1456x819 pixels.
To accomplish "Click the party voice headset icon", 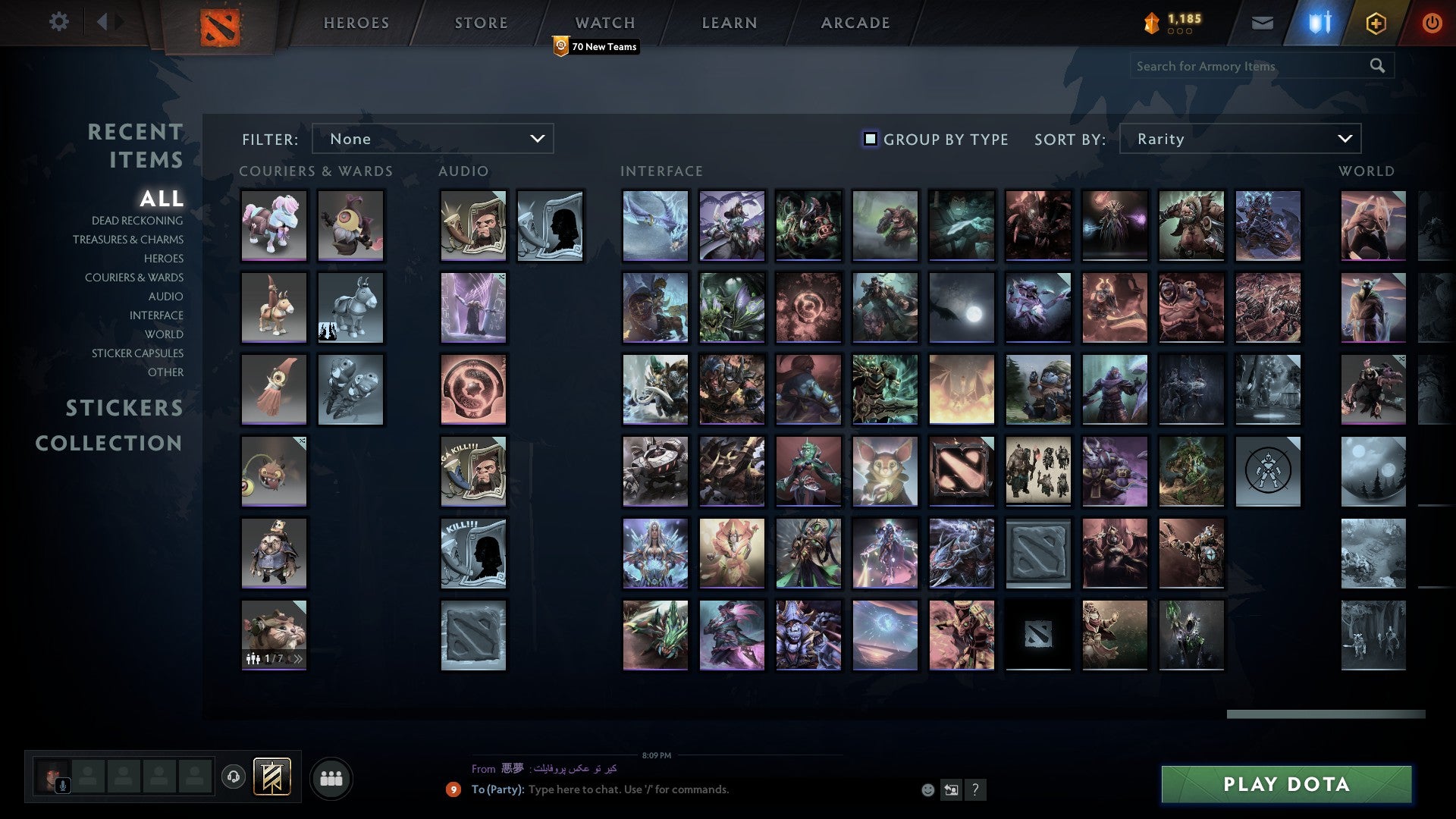I will point(234,776).
